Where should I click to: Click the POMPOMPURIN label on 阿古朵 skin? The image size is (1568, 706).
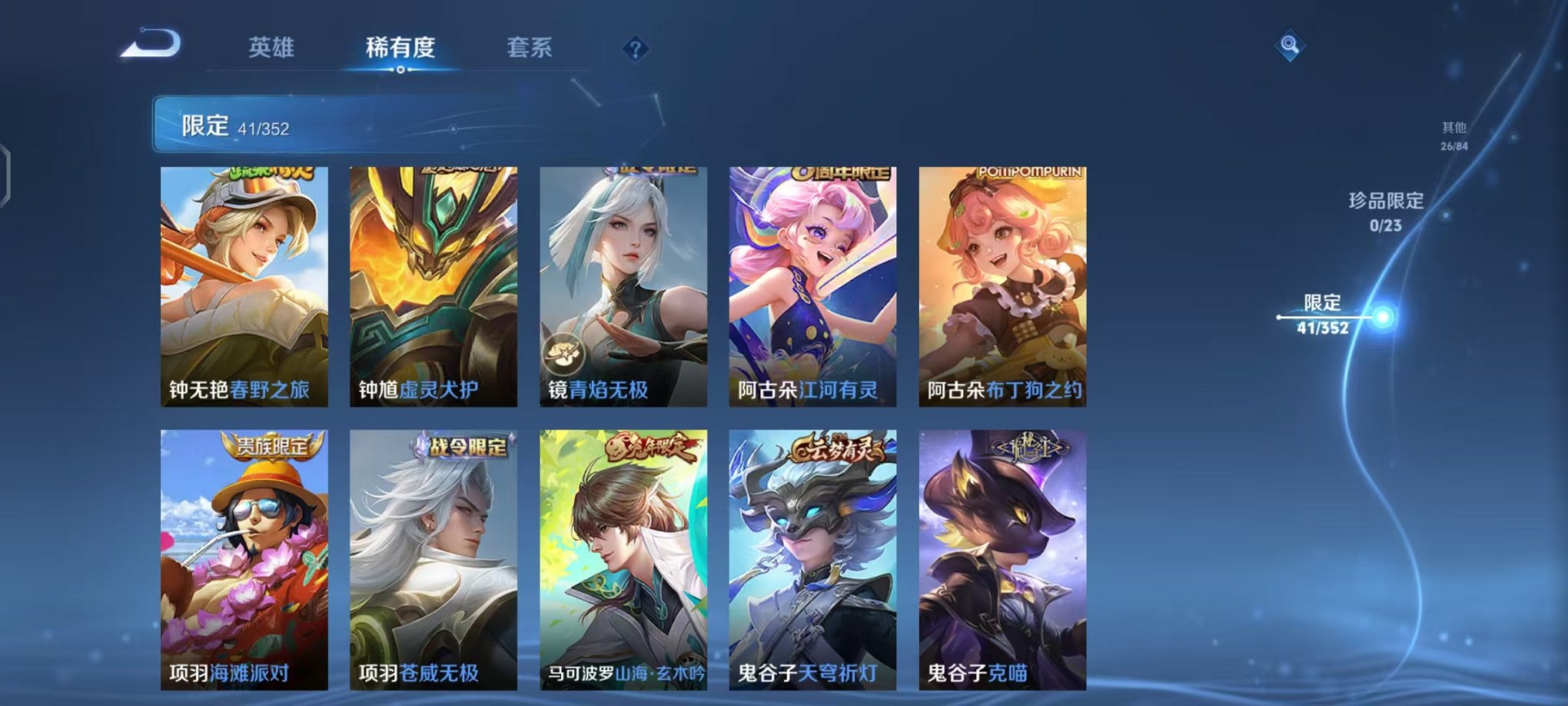(1031, 173)
